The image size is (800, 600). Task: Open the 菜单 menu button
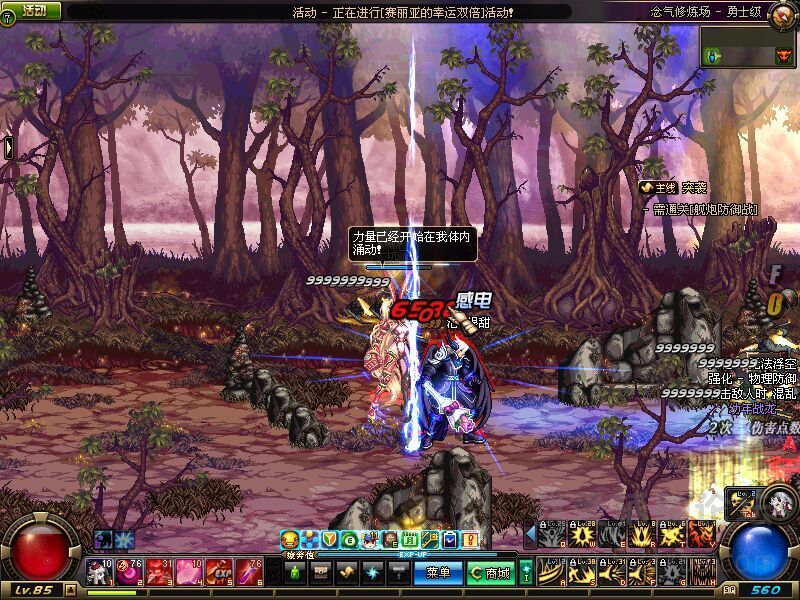point(439,573)
